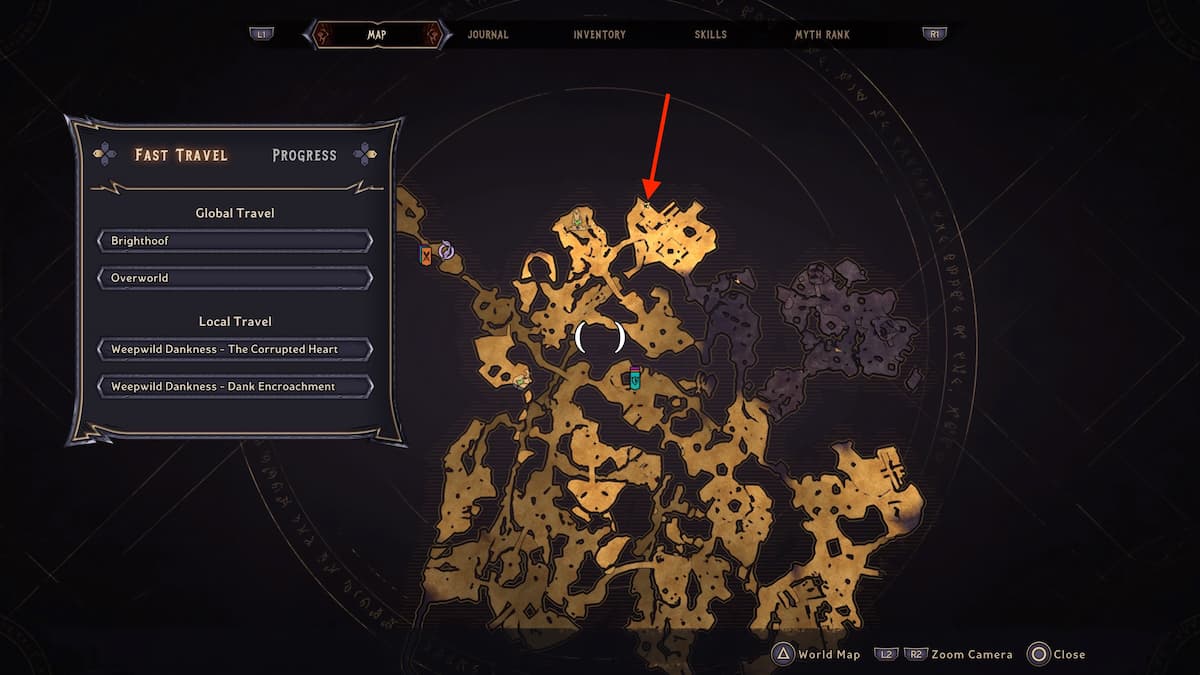The image size is (1200, 675).
Task: Select the Fast Travel panel tab
Action: pos(181,155)
